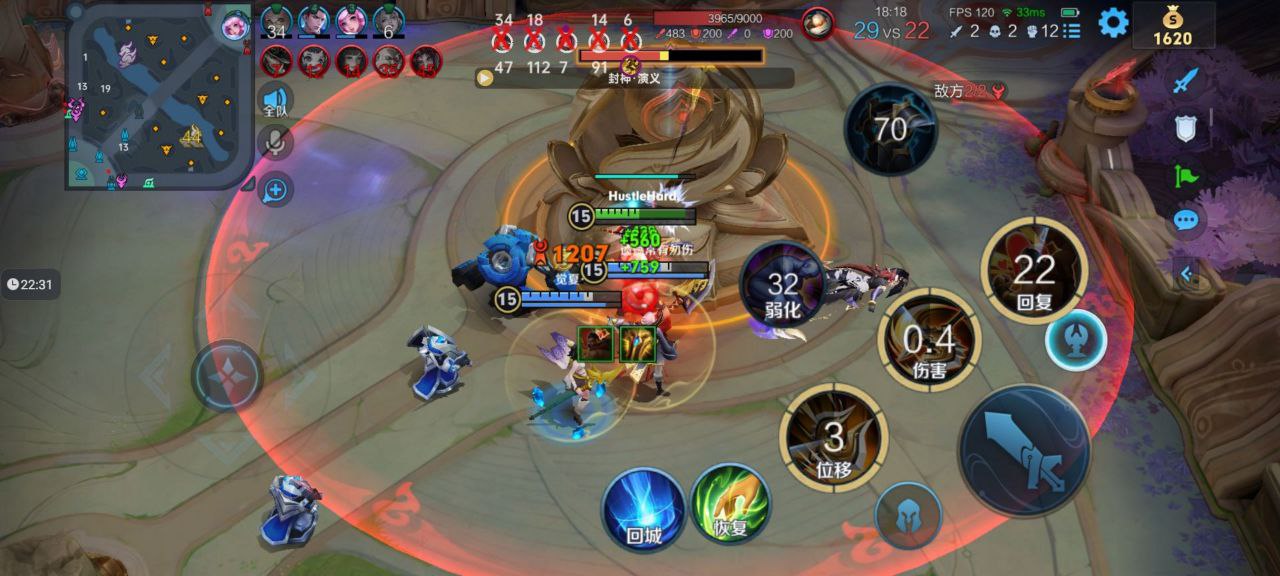This screenshot has height=576, width=1280.
Task: Send the shield defend signal
Action: pyautogui.click(x=1185, y=127)
